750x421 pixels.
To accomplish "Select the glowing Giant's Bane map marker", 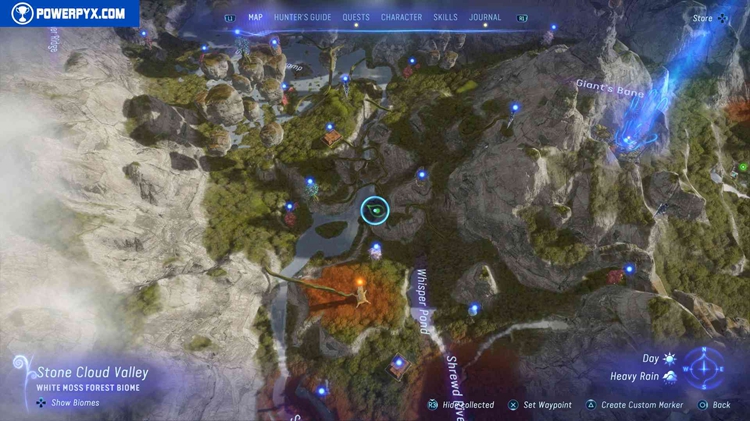I will (x=628, y=140).
